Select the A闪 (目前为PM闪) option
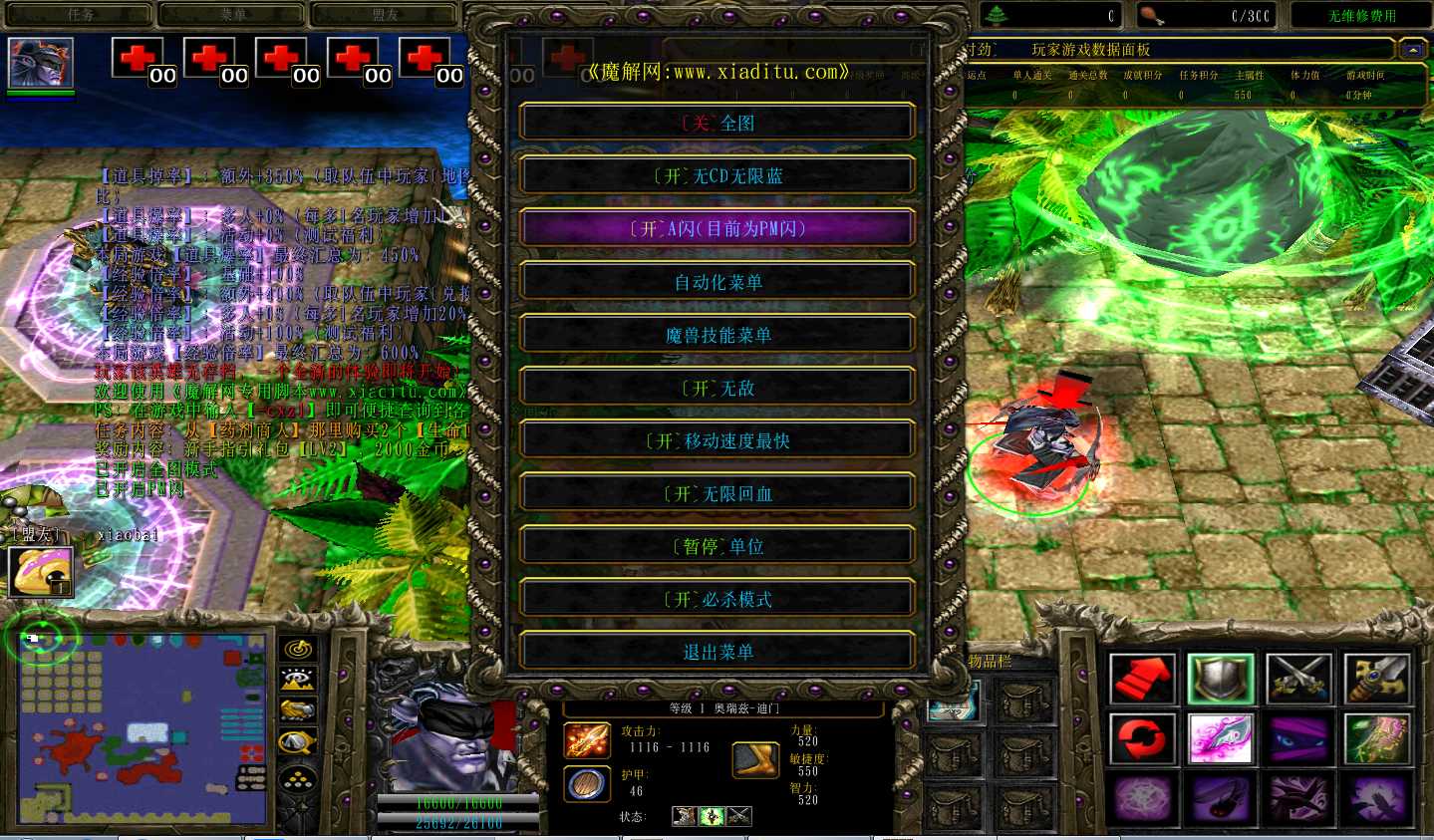Viewport: 1434px width, 840px height. point(717,228)
